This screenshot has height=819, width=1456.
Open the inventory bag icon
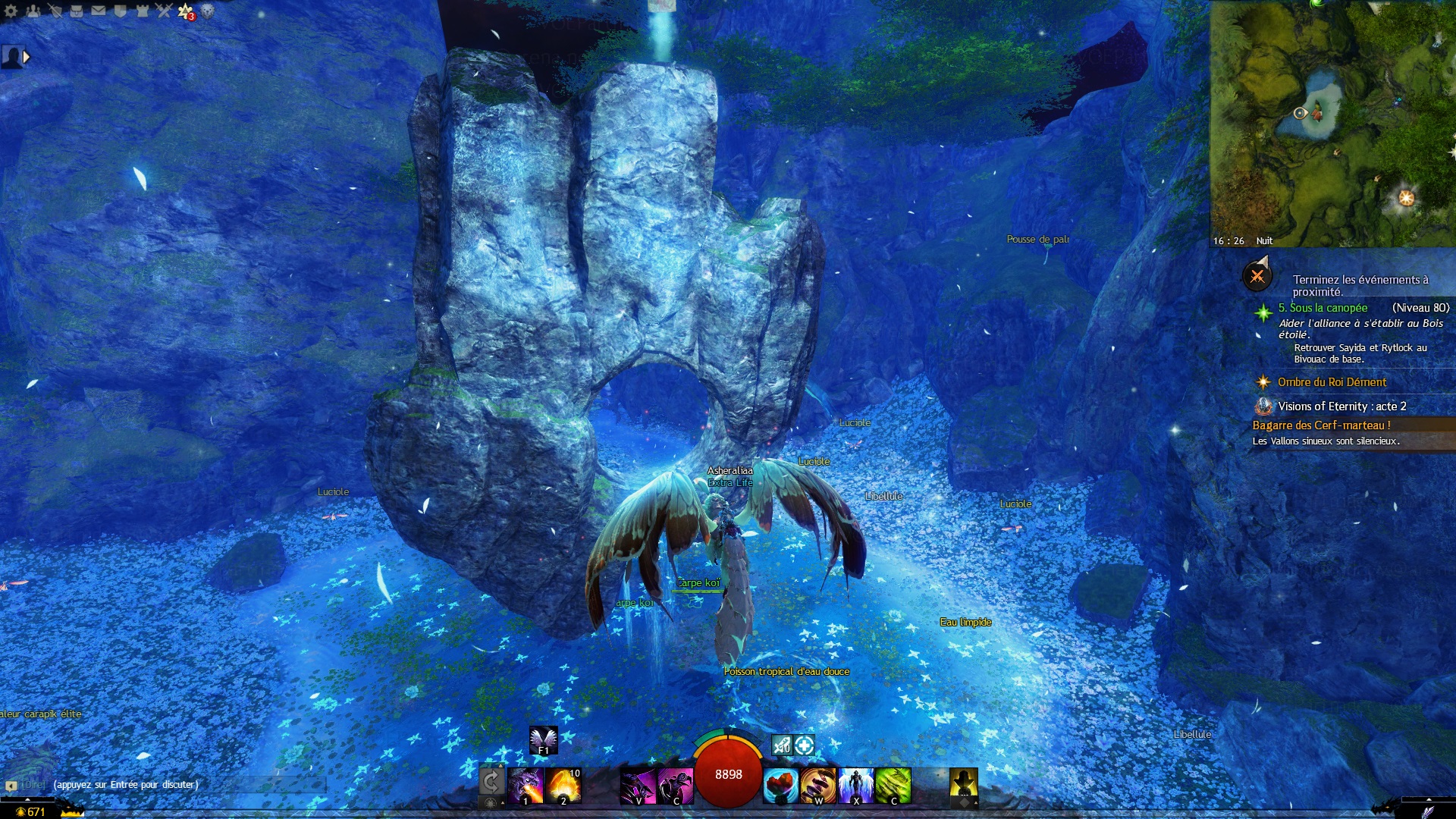click(77, 11)
